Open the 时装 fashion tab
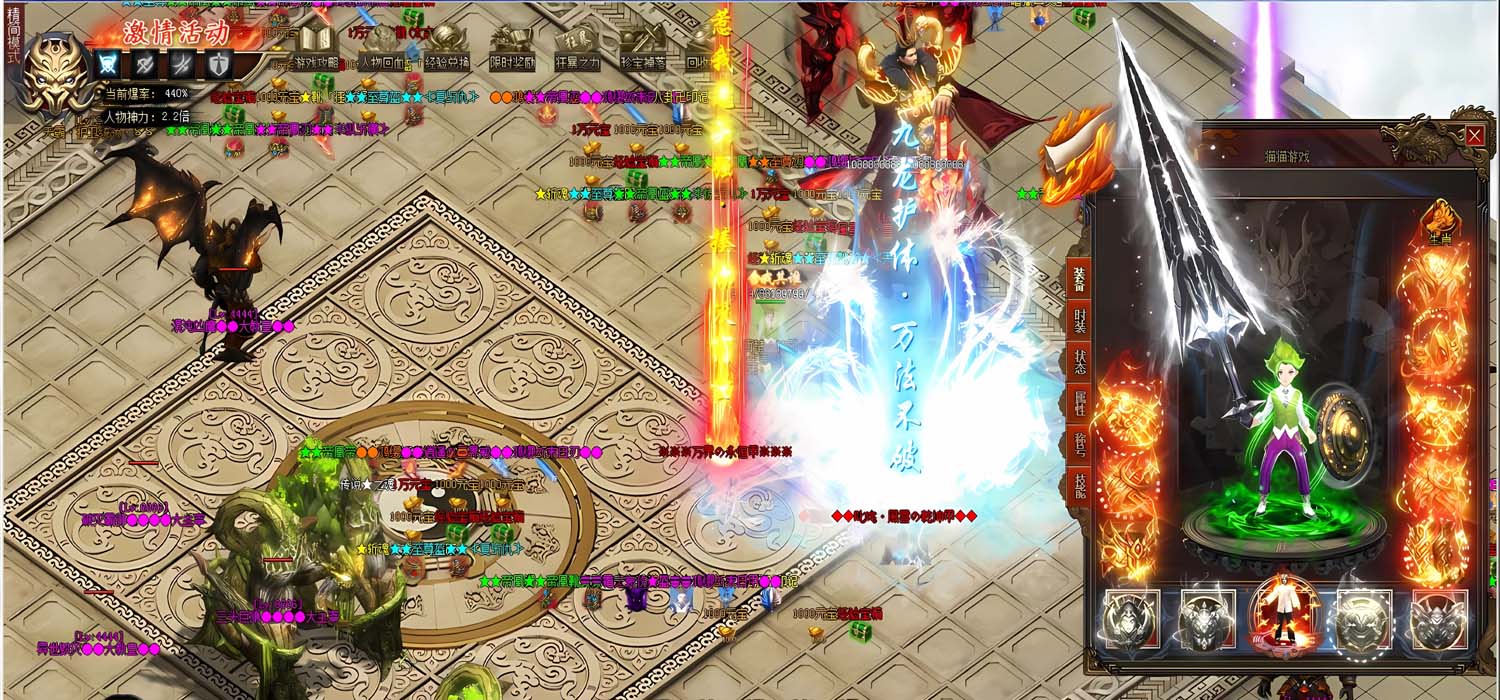1500x700 pixels. [1080, 319]
